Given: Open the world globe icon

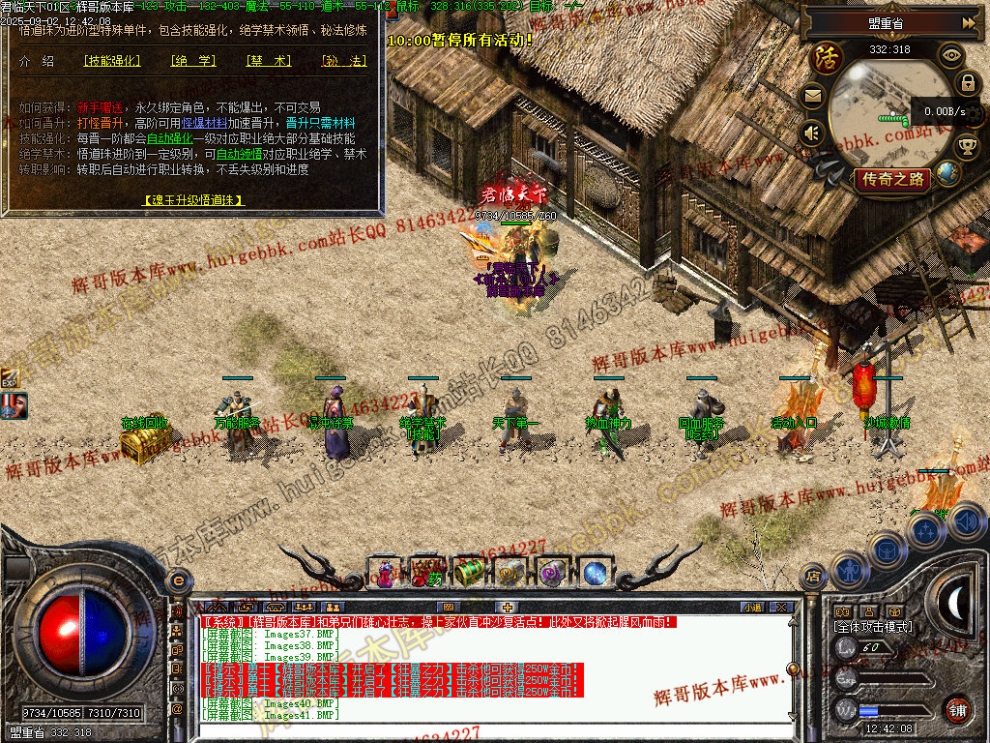Looking at the screenshot, I should pyautogui.click(x=947, y=174).
